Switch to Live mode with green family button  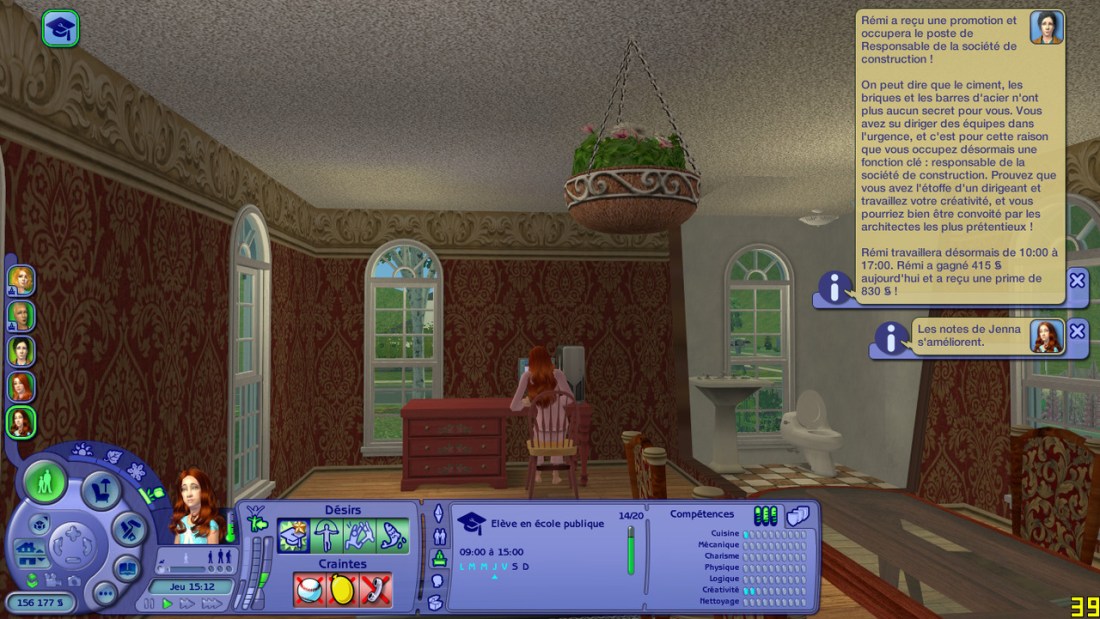click(x=45, y=483)
